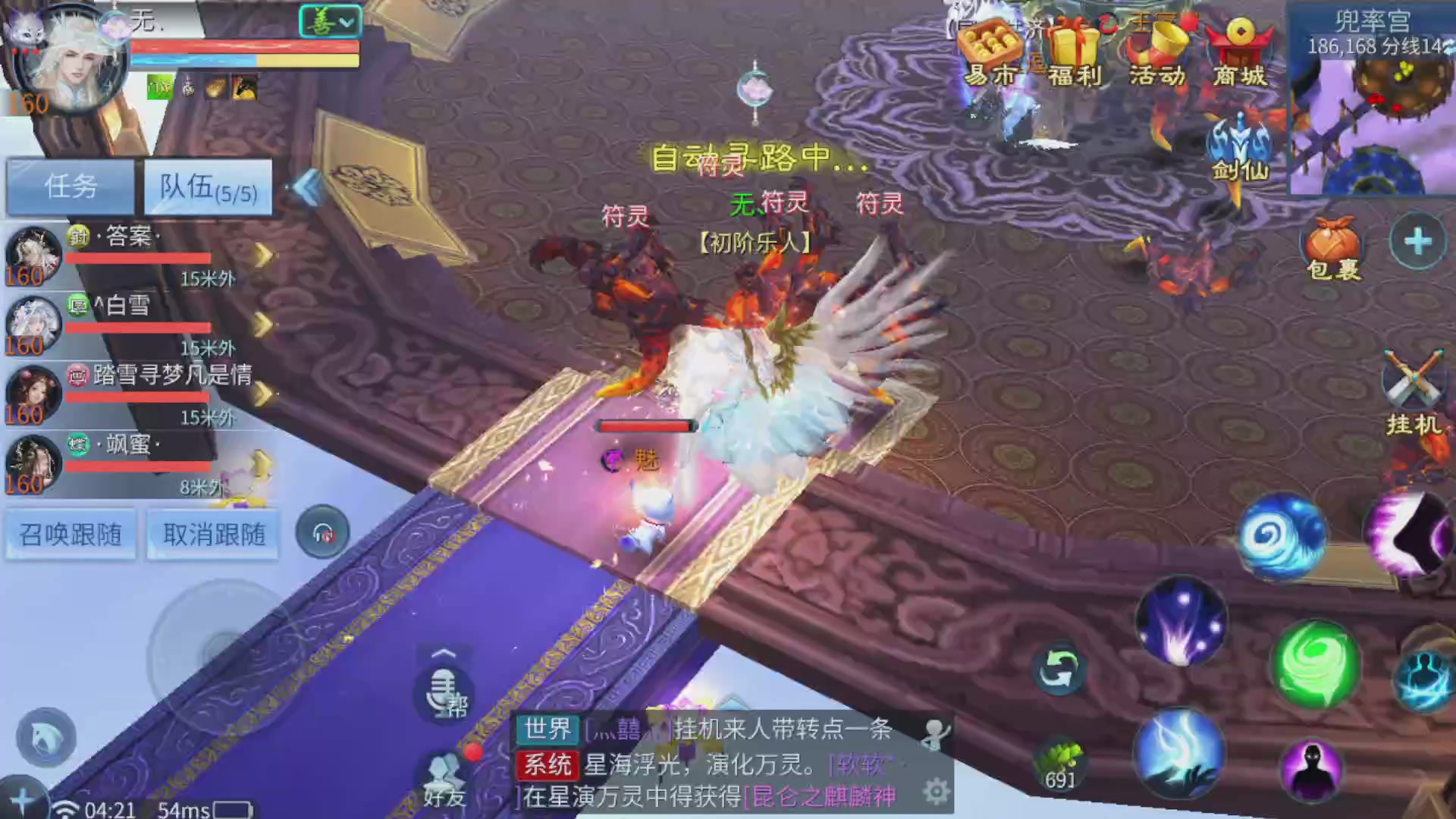Open the 易市 market panel
Viewport: 1456px width, 819px height.
990,53
